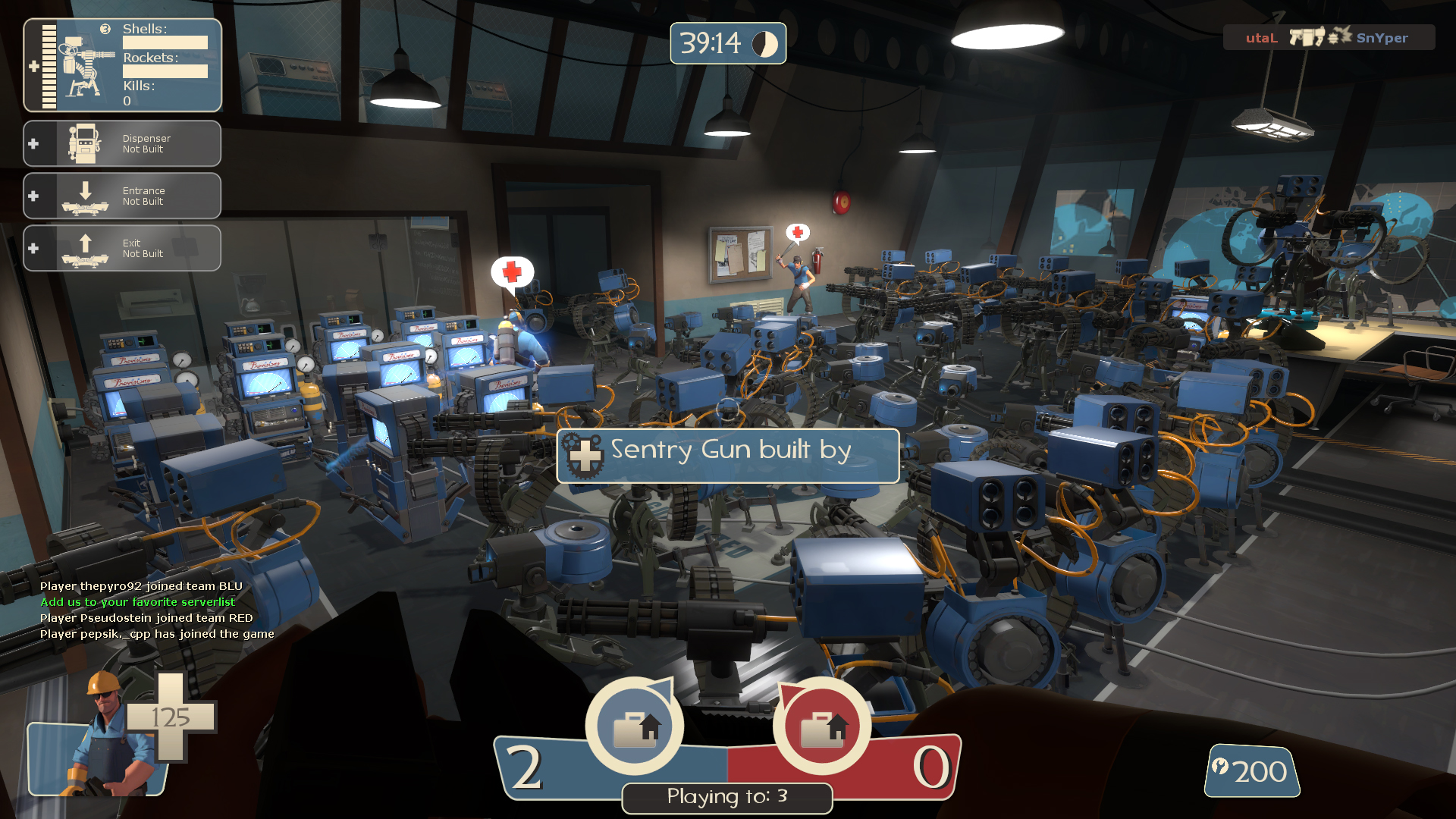Click the Sentry Gun built by info panel
The width and height of the screenshot is (1456, 819).
[728, 456]
